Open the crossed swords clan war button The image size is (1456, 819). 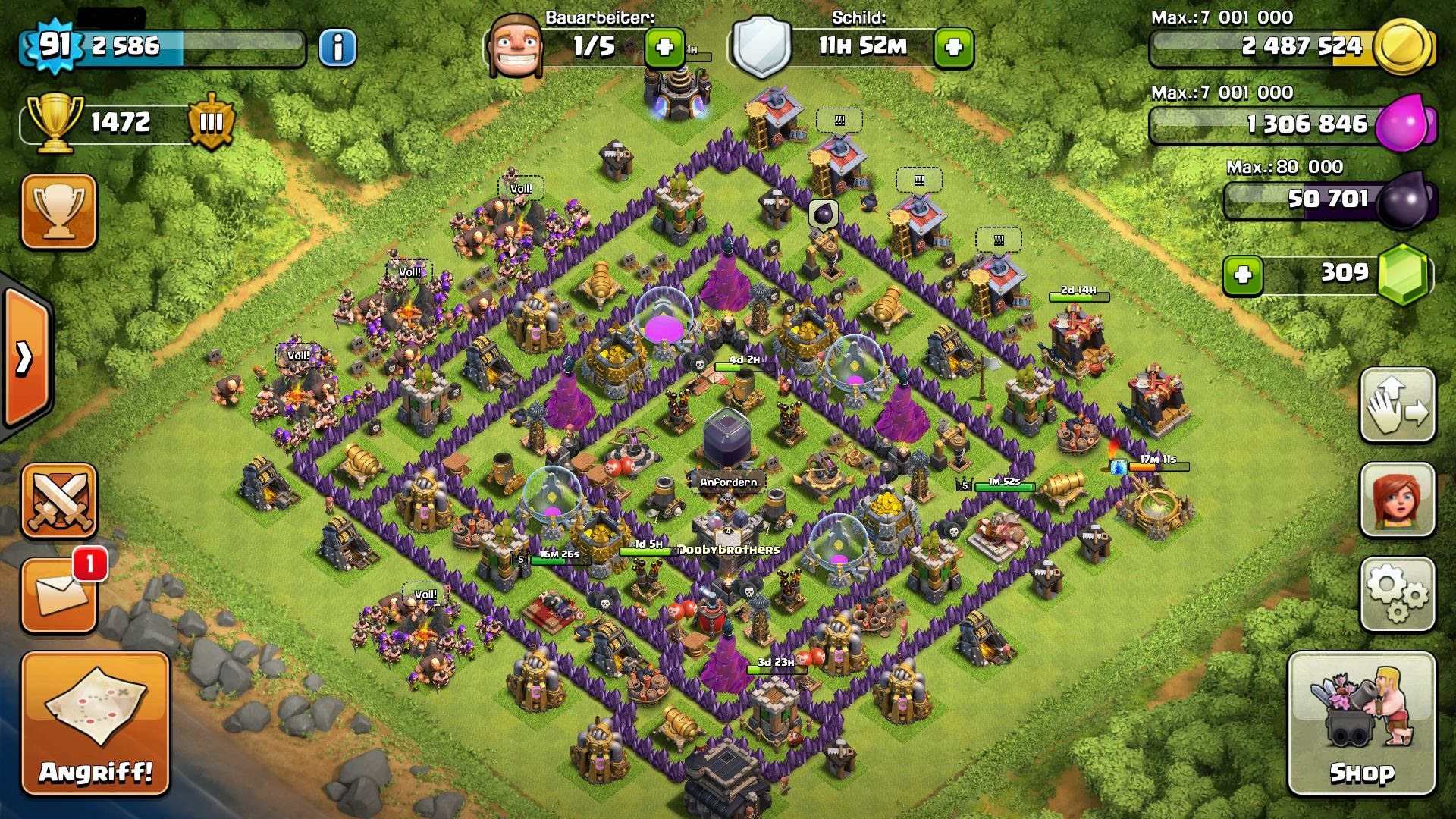click(59, 500)
